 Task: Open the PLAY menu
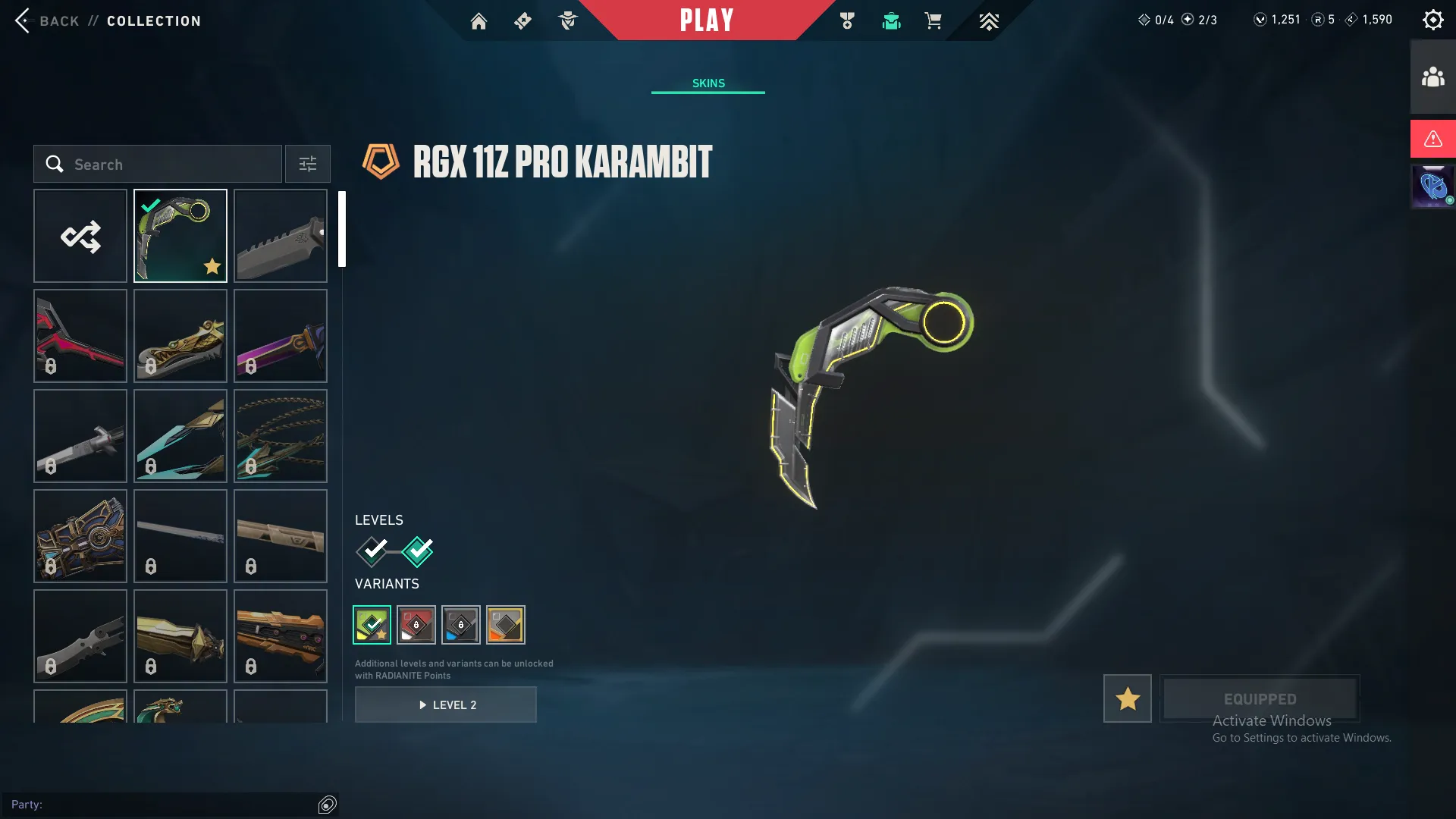pyautogui.click(x=706, y=20)
